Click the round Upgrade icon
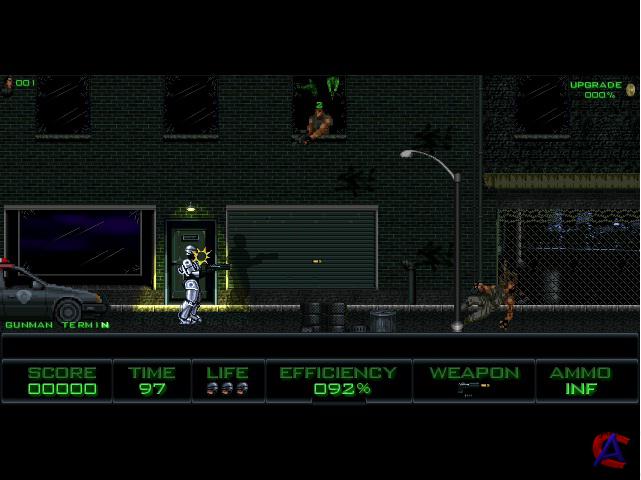 [631, 90]
